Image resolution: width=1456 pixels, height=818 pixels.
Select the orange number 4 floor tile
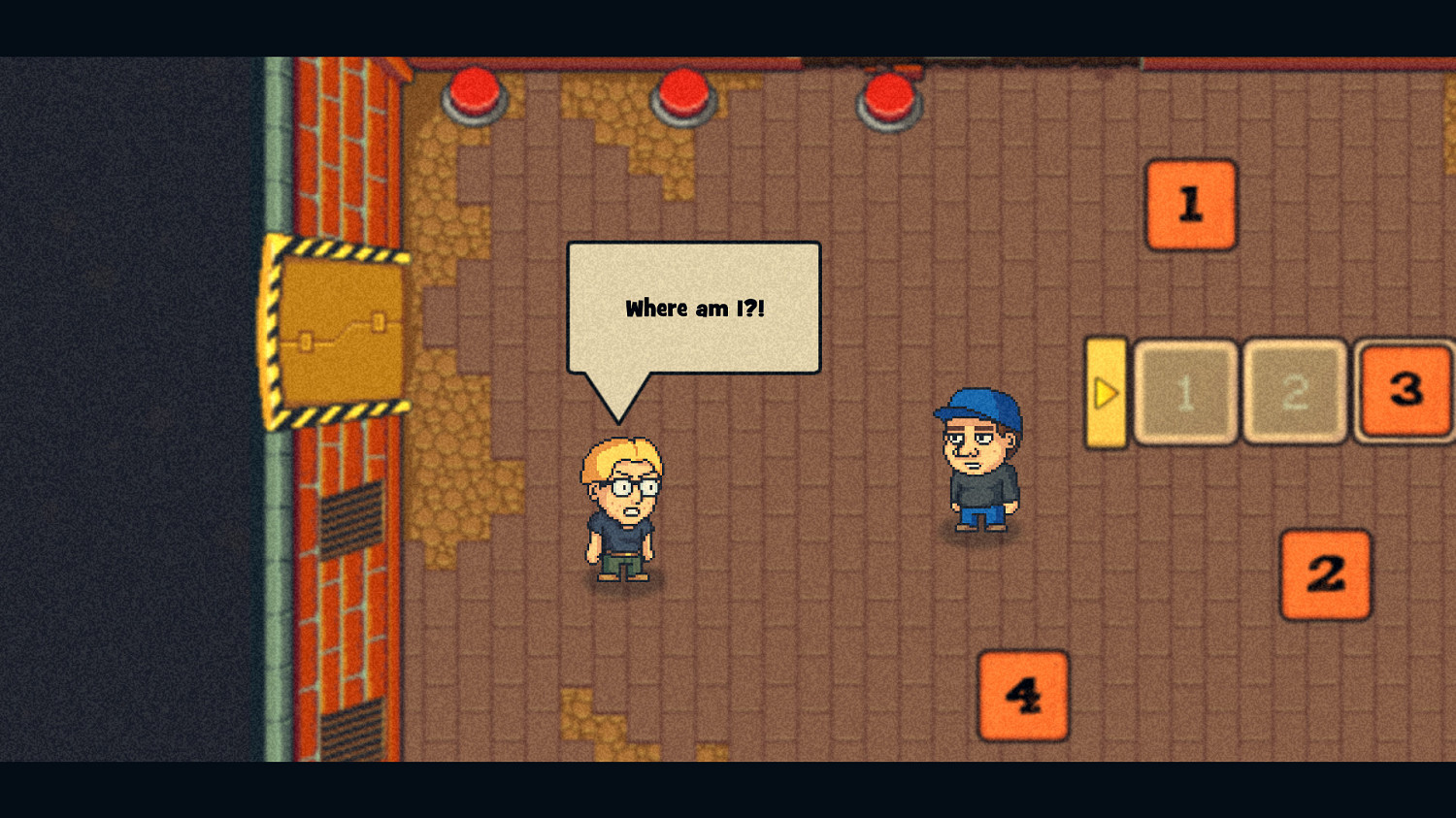1023,695
